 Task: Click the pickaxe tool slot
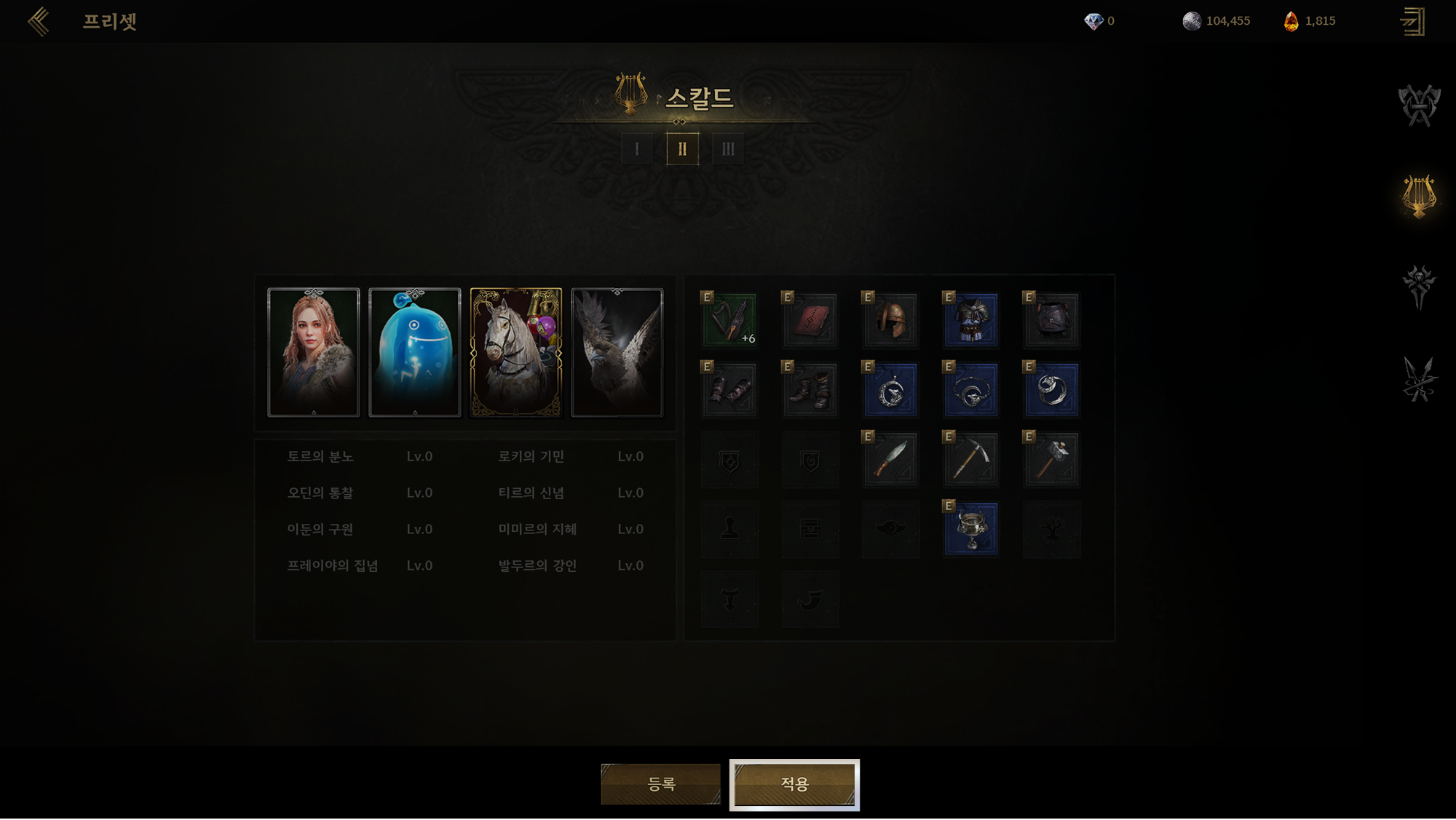pyautogui.click(x=971, y=460)
